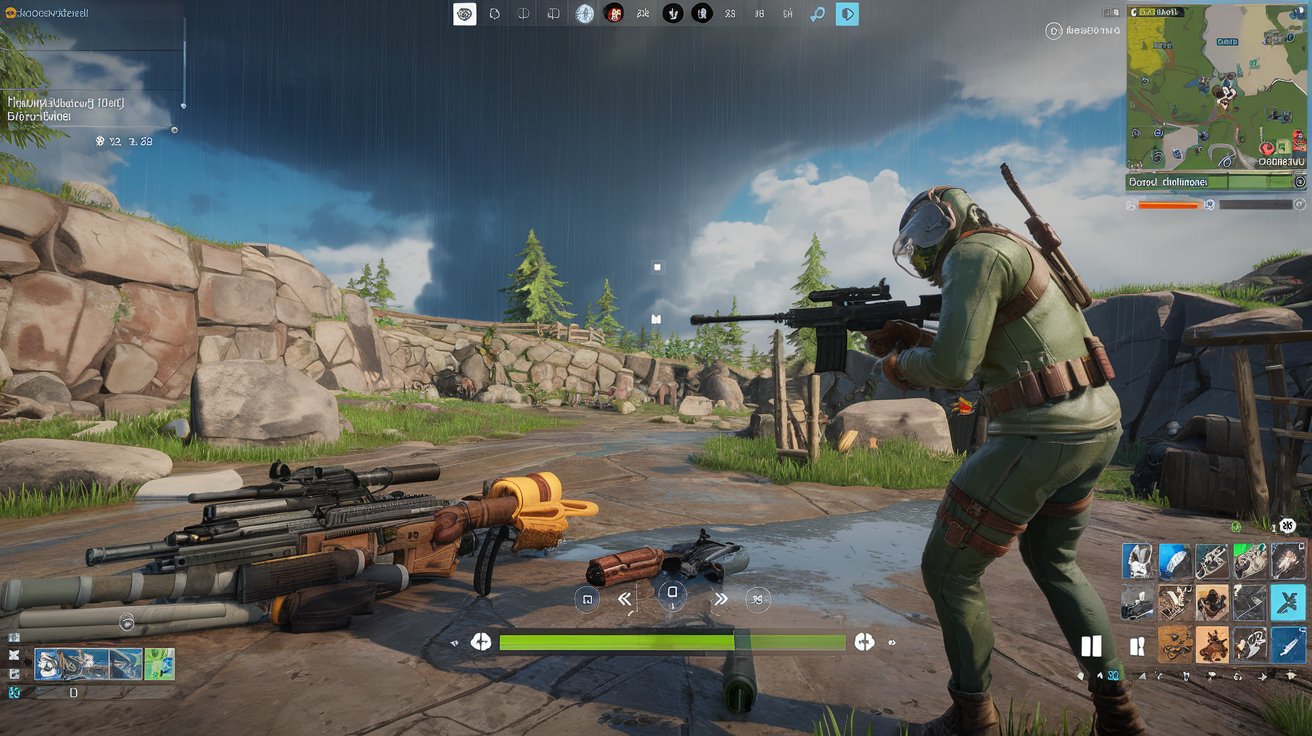The width and height of the screenshot is (1312, 736).
Task: Open the minimap
Action: 1216,86
